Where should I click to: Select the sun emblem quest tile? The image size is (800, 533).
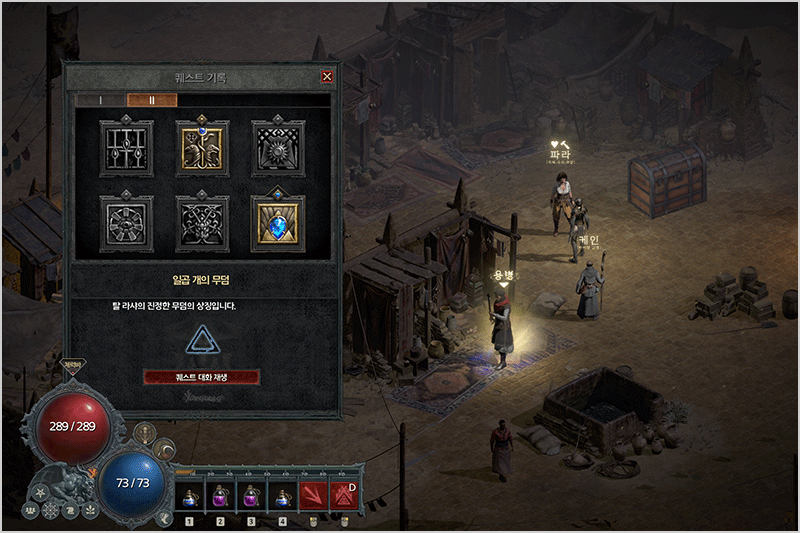click(277, 149)
